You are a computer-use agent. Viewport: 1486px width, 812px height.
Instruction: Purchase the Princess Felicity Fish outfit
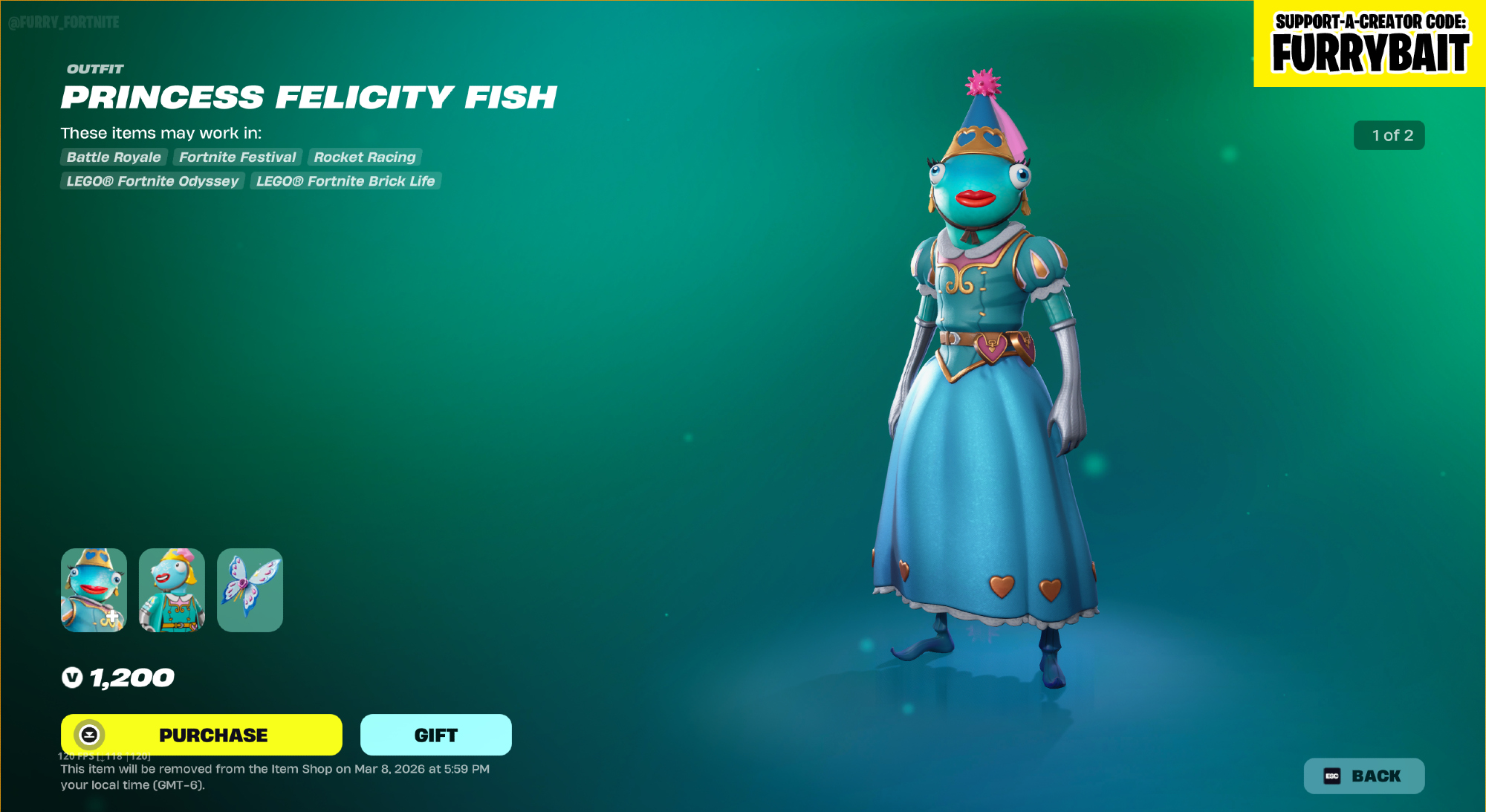click(201, 735)
